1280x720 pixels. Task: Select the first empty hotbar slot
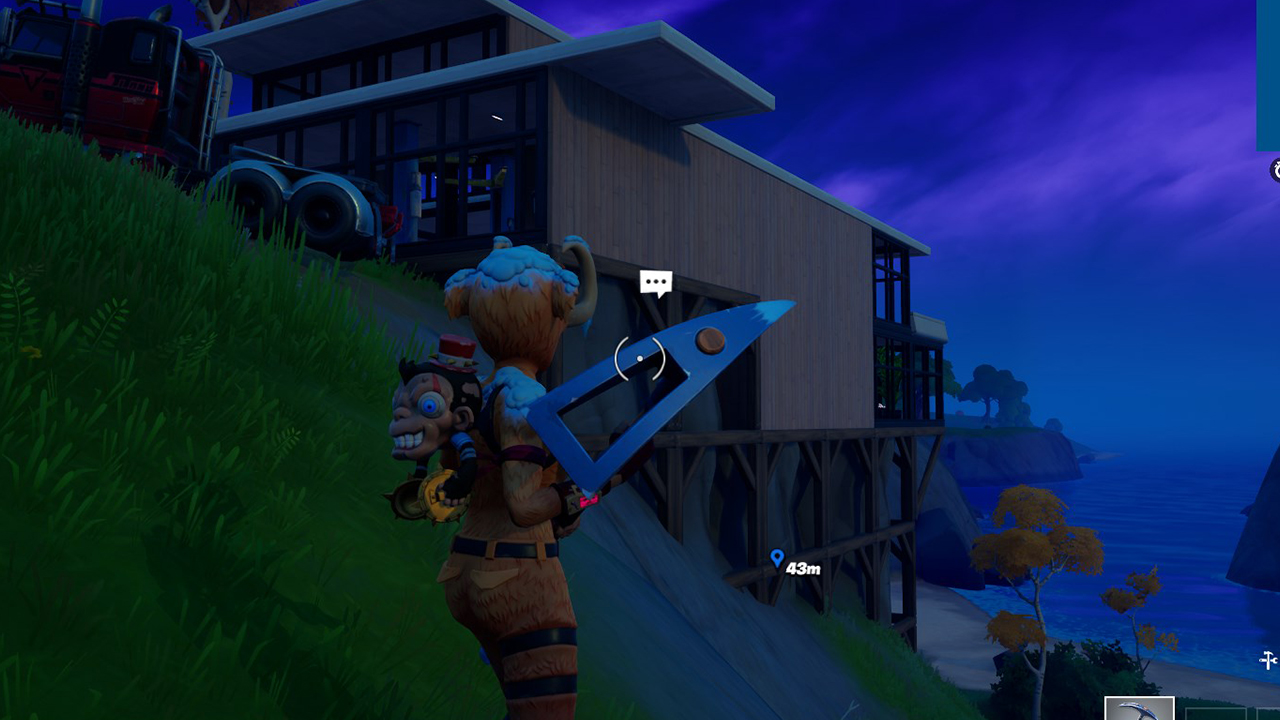pyautogui.click(x=1218, y=714)
